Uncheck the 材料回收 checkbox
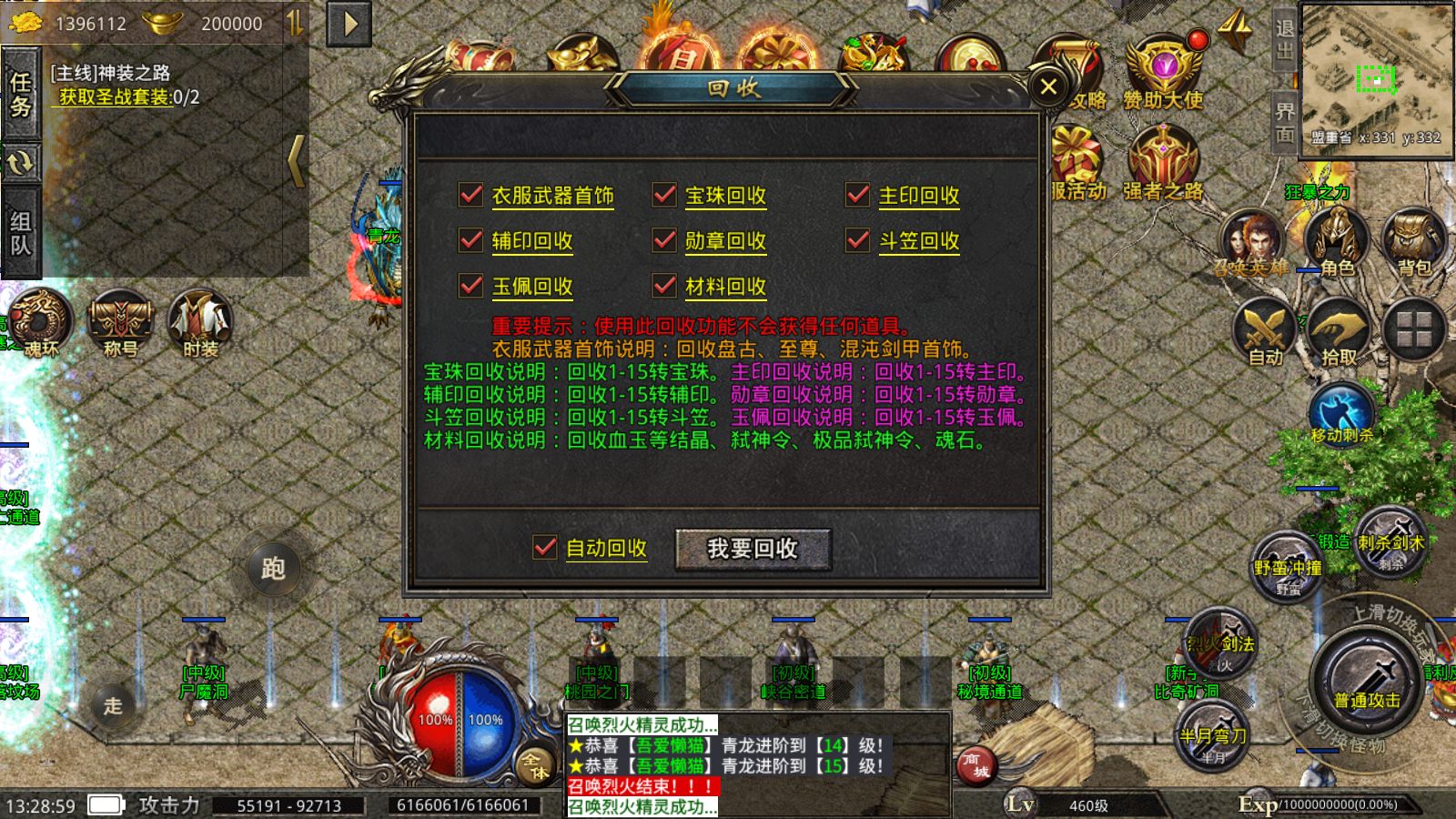Viewport: 1456px width, 819px height. [x=663, y=286]
